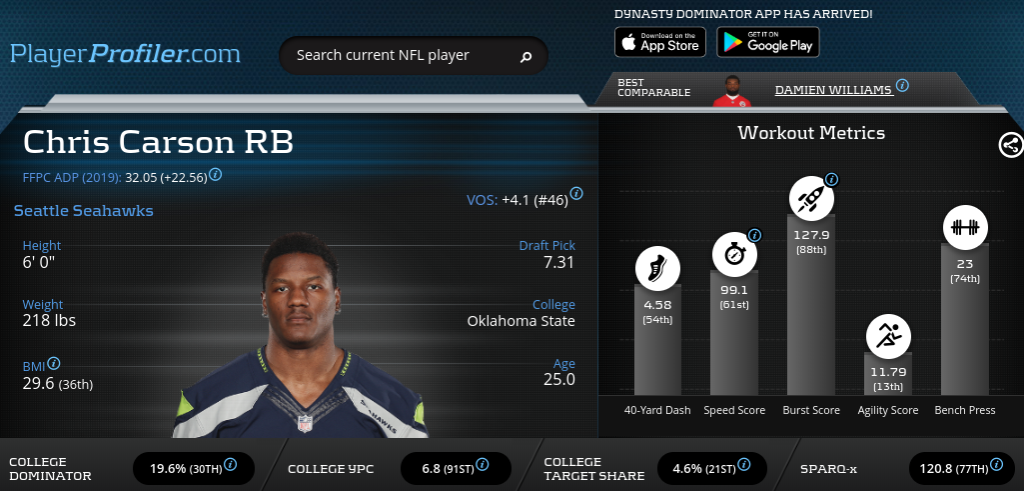The height and width of the screenshot is (491, 1024).
Task: Select the Seattle Seahawks team link
Action: point(83,211)
